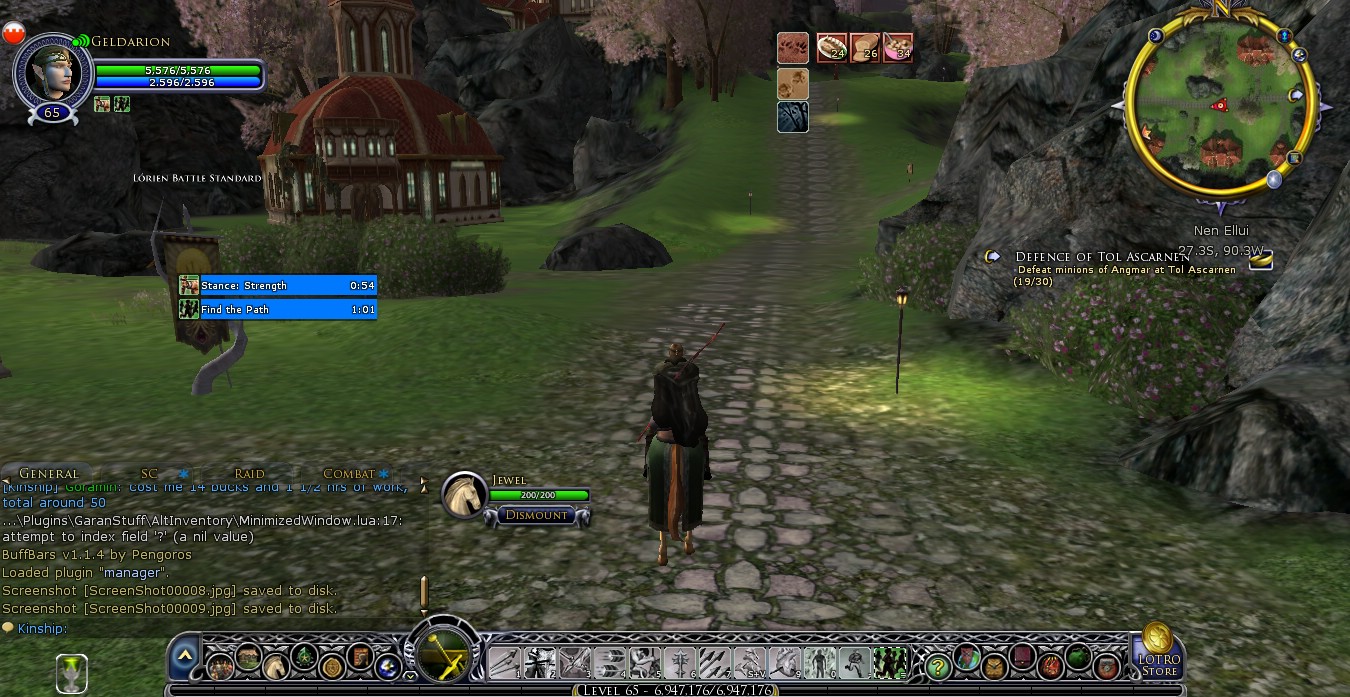Select the Defence of Tol Ascarnen quest tracker

coord(1102,257)
